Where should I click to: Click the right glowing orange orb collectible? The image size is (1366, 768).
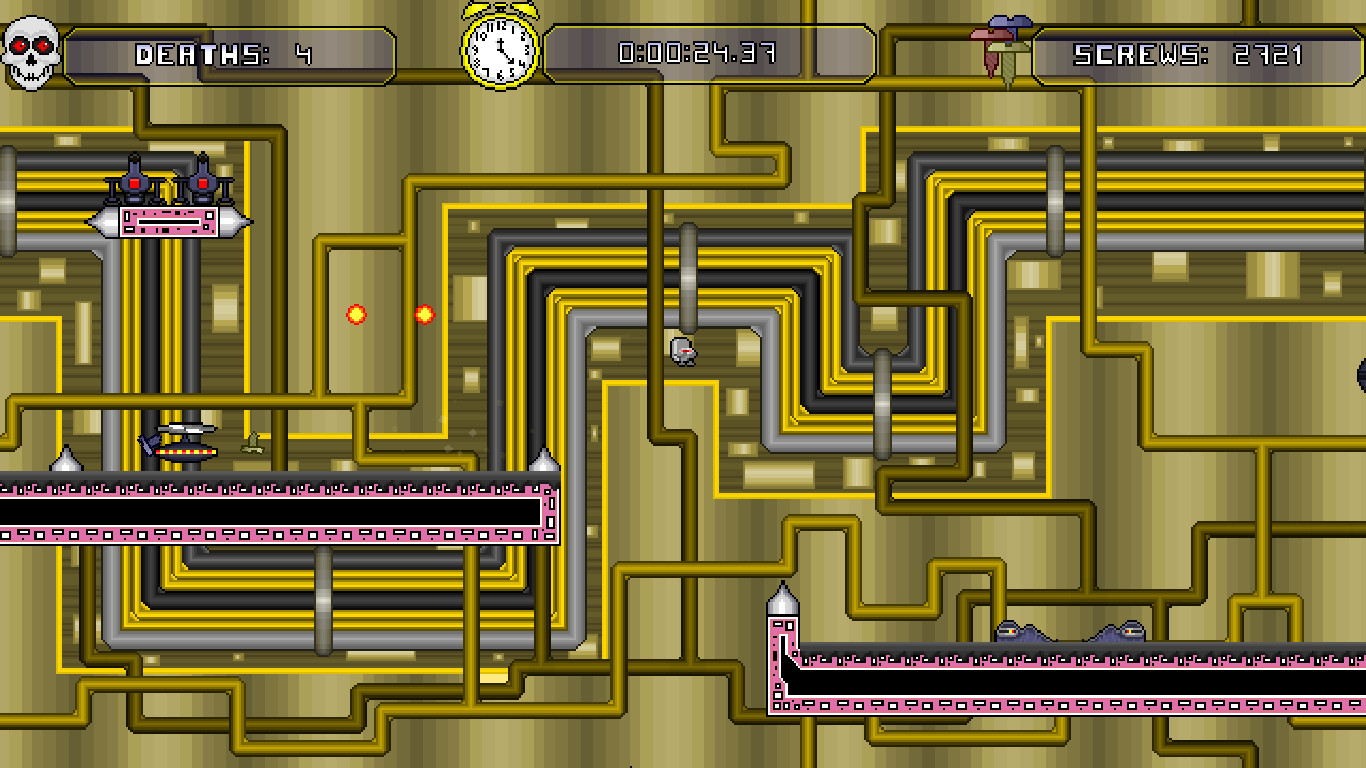[423, 313]
